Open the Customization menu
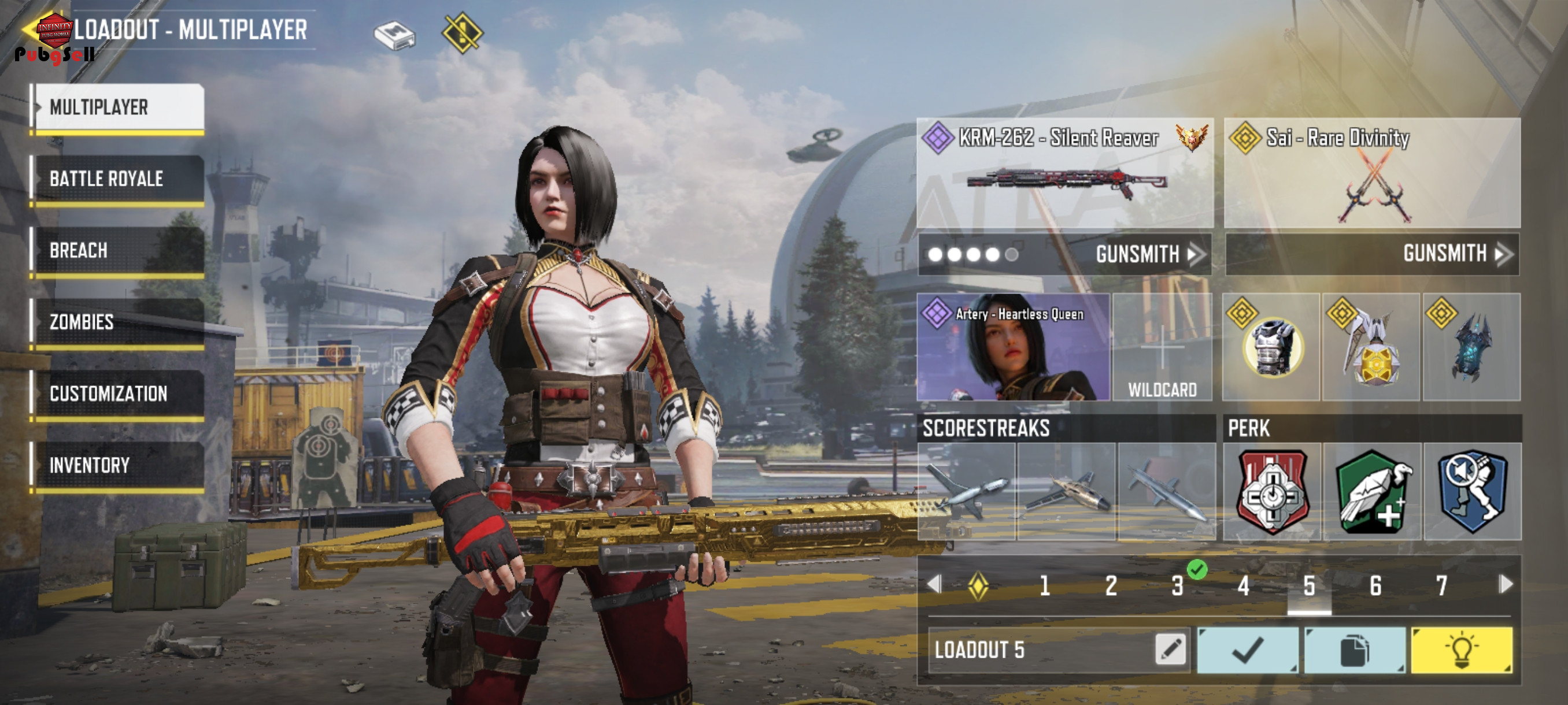Screen dimensions: 1568x705 point(119,394)
